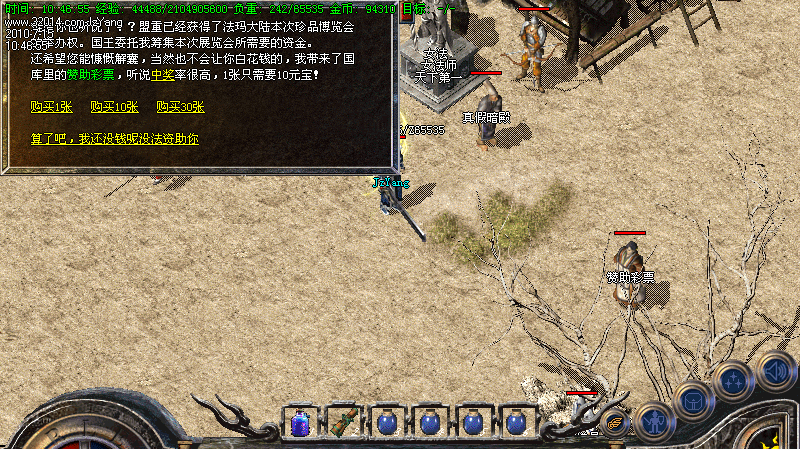Pick the 购买30张 purchase option
The height and width of the screenshot is (449, 800).
[180, 107]
